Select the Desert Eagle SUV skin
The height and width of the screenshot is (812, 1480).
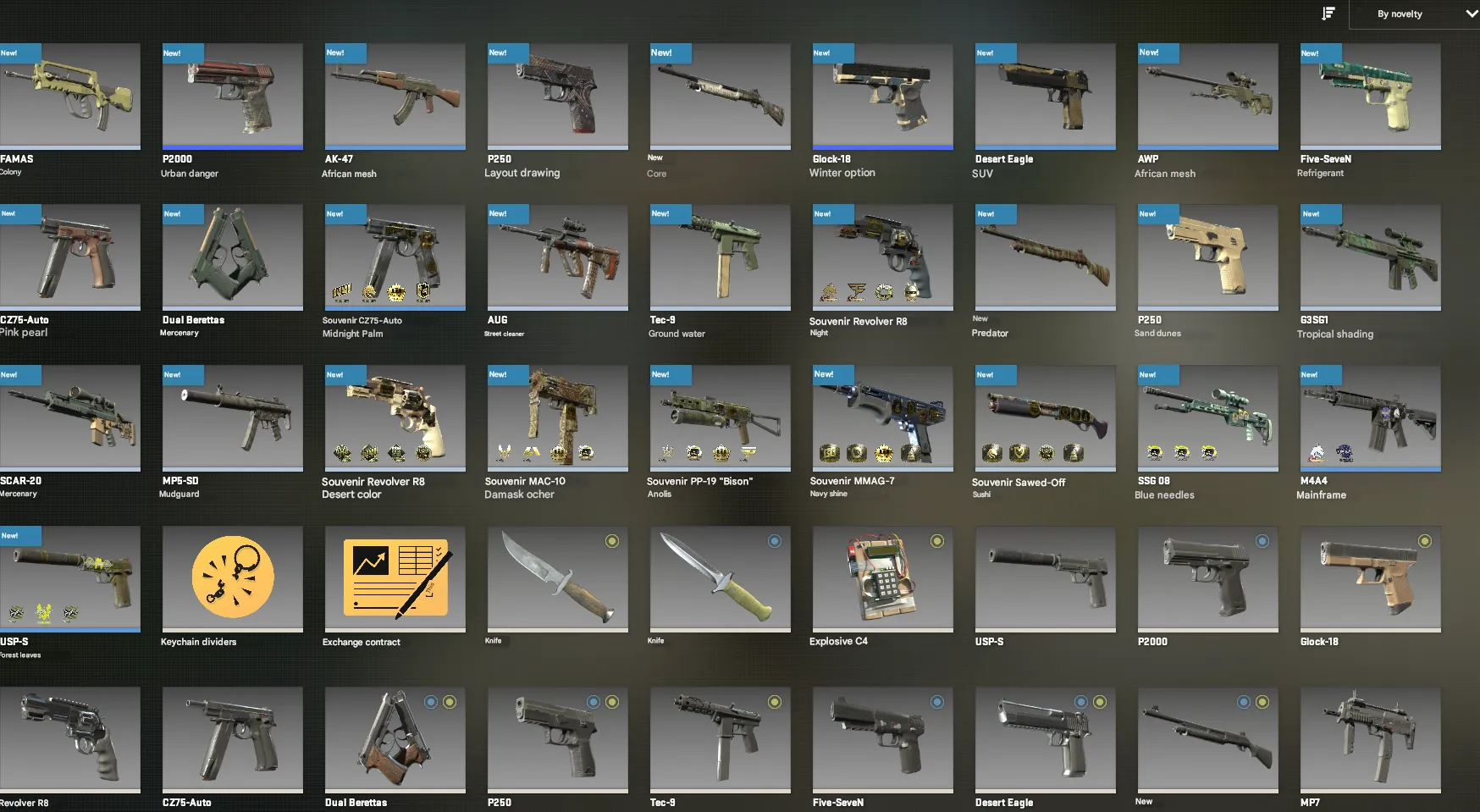coord(1045,97)
